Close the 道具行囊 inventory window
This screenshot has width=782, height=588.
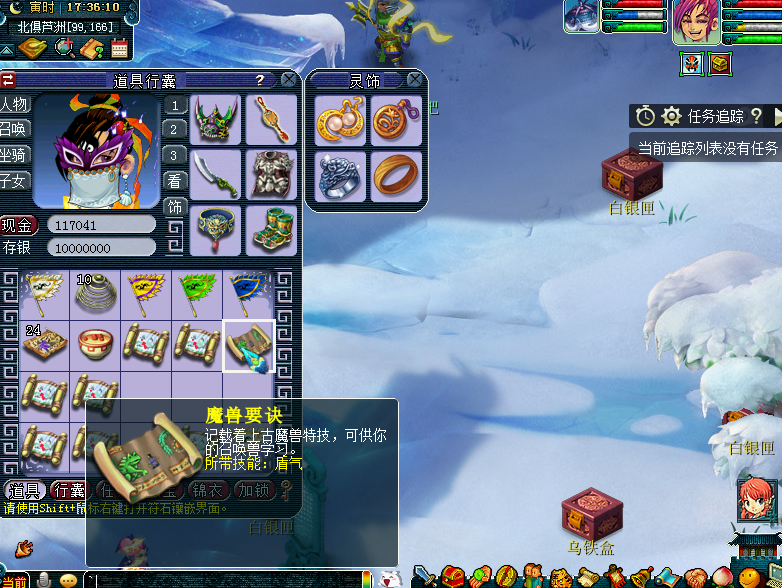[x=288, y=80]
